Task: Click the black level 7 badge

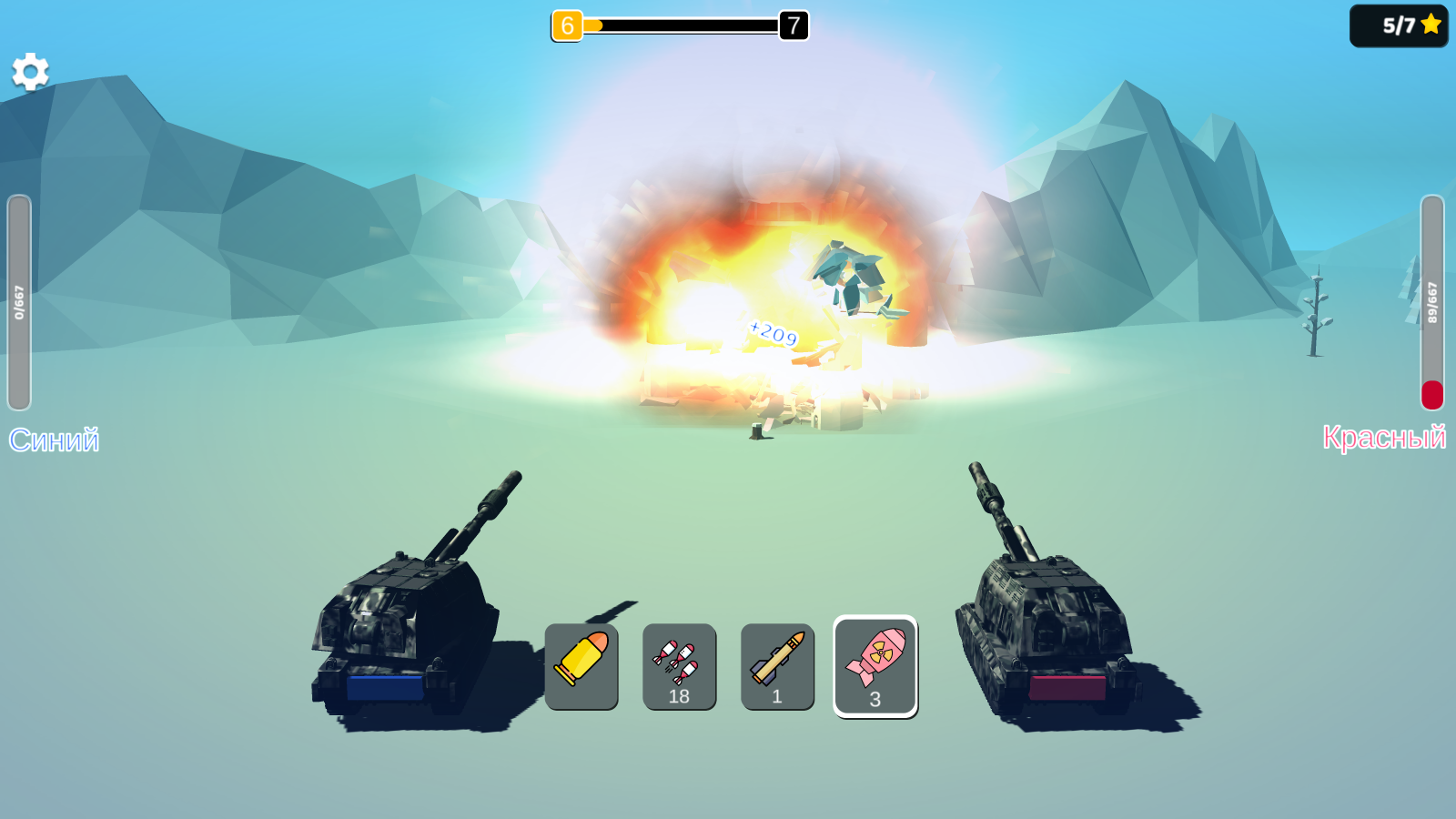Action: 791,26
